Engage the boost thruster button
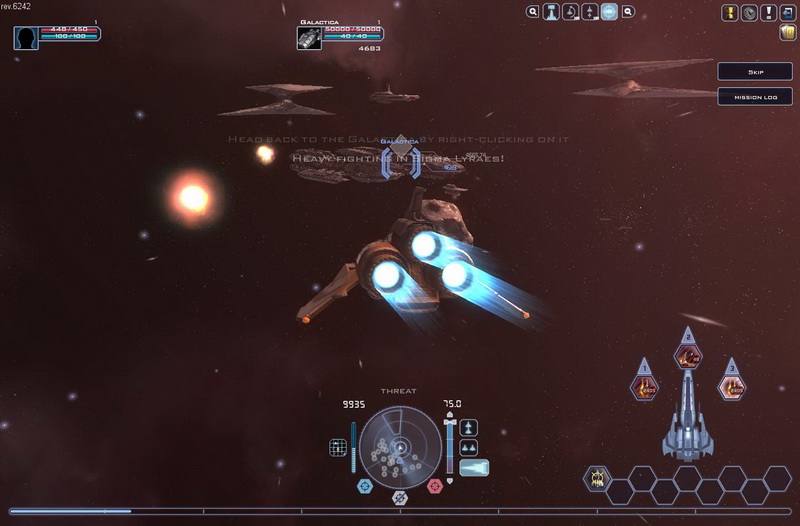 coord(474,467)
